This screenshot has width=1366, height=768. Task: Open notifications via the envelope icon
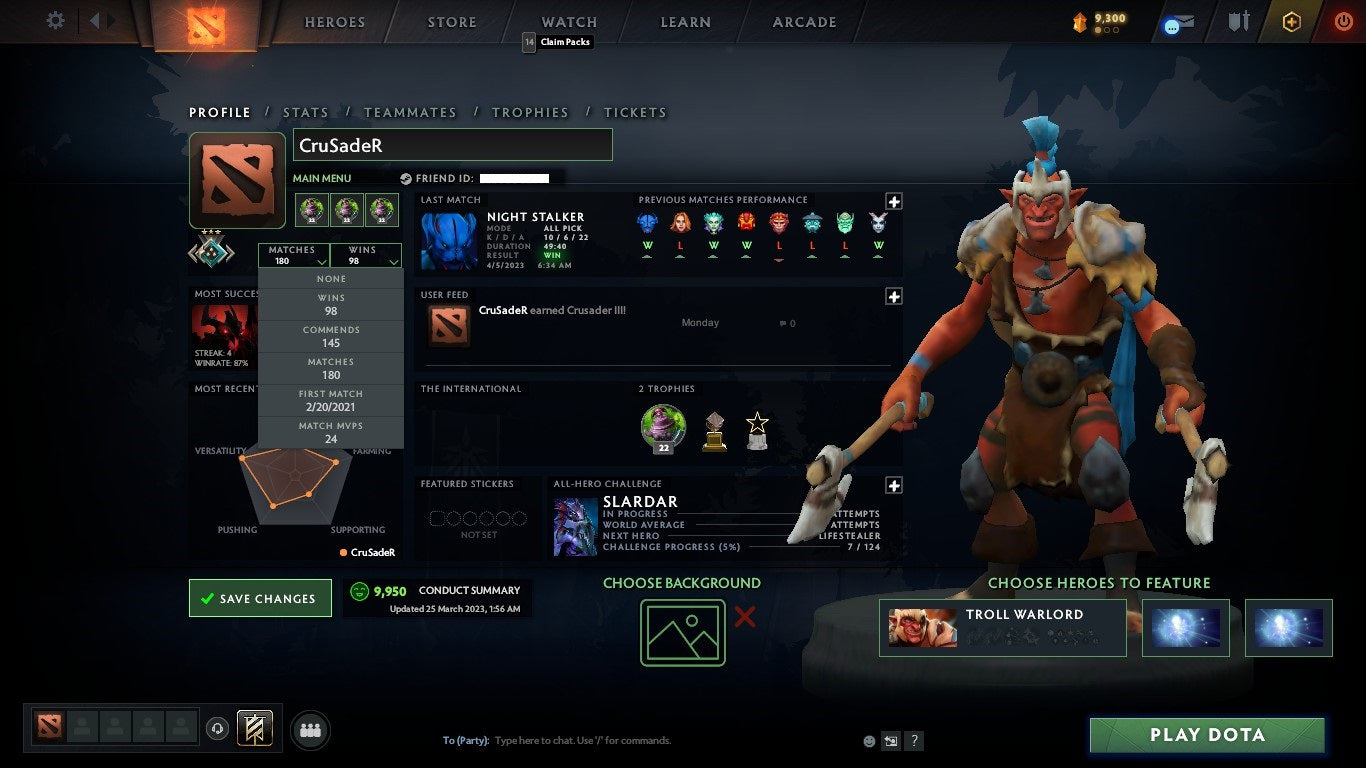tap(1187, 19)
